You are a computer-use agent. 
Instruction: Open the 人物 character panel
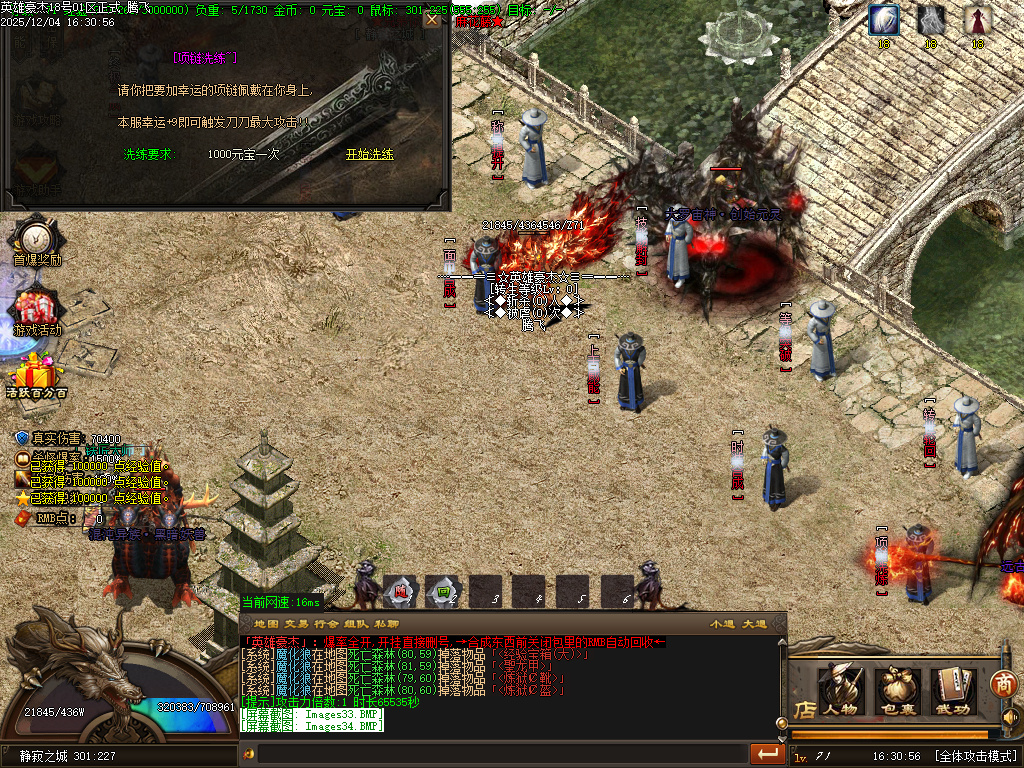point(840,690)
